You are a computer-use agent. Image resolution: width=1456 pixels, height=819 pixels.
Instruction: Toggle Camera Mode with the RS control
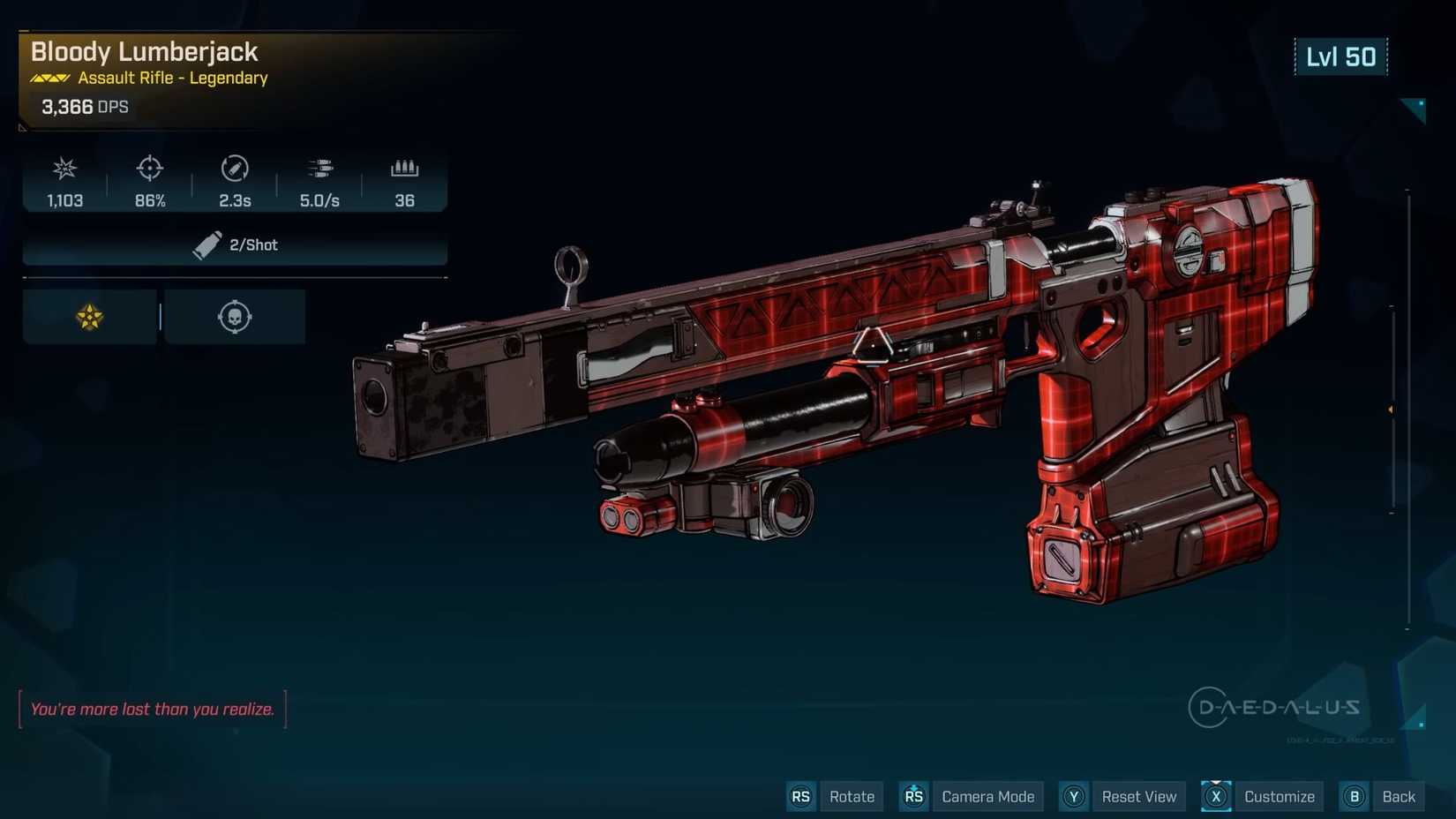913,796
